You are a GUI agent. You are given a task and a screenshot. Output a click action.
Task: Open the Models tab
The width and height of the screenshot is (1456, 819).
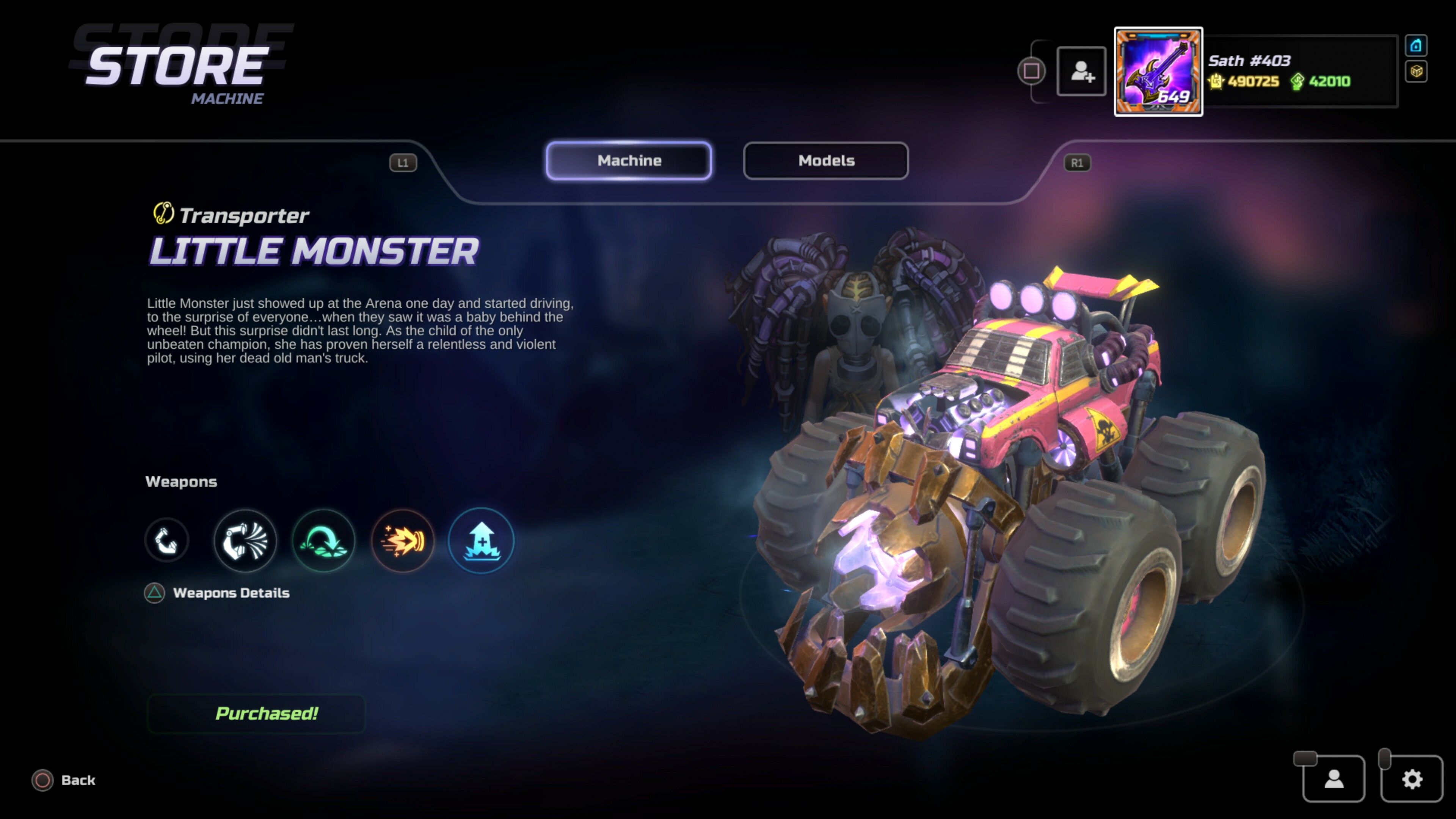click(826, 160)
